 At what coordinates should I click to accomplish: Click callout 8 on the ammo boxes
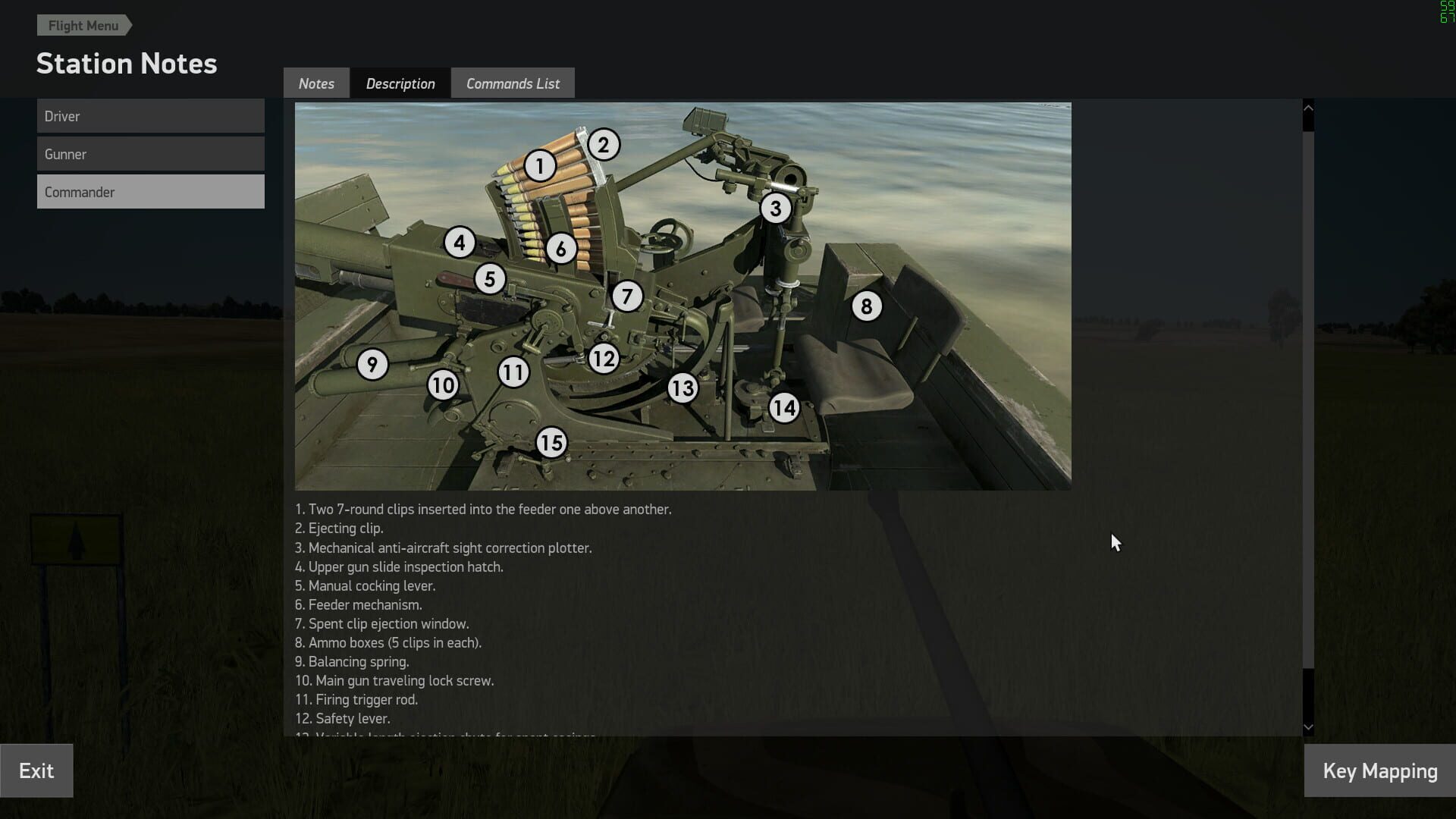[868, 306]
